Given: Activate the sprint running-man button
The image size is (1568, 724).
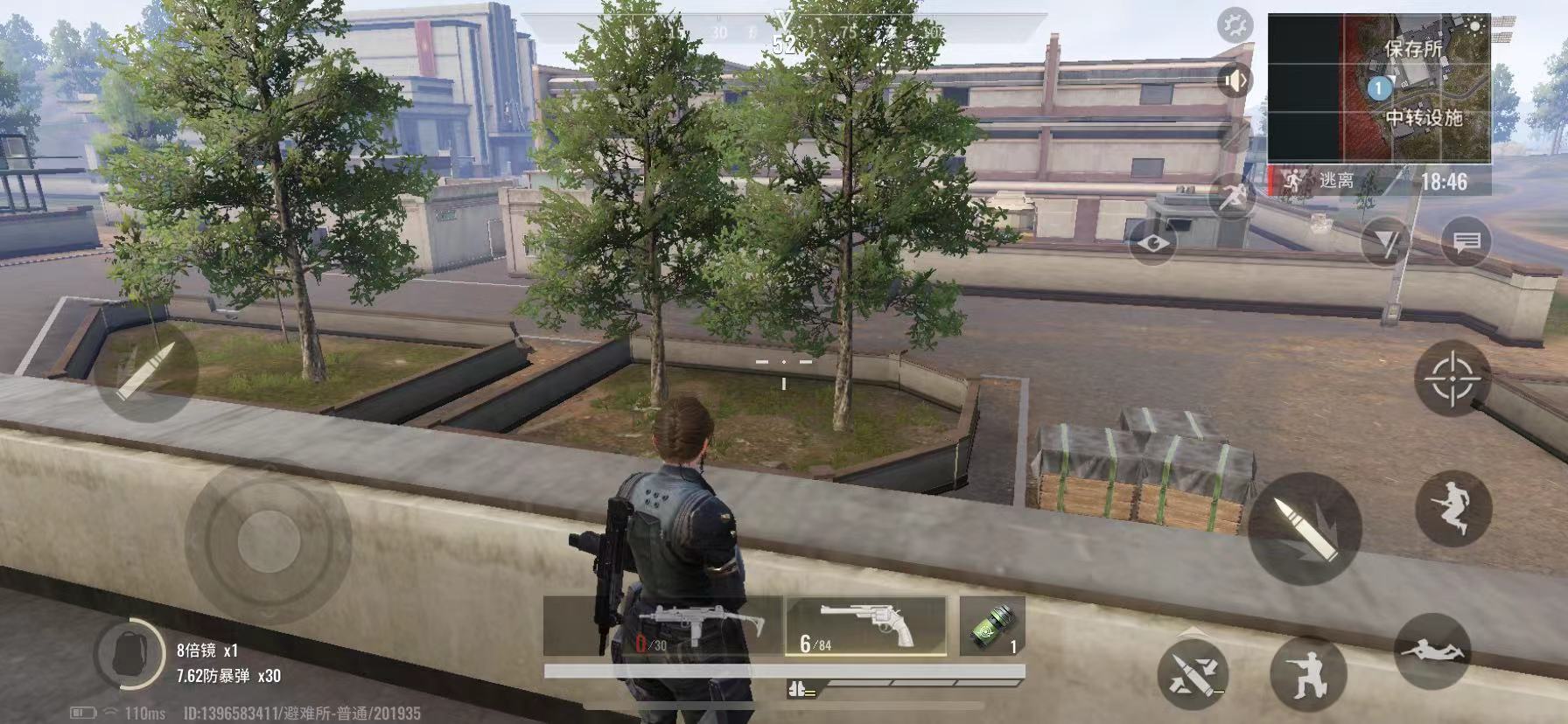Looking at the screenshot, I should coord(1233,196).
